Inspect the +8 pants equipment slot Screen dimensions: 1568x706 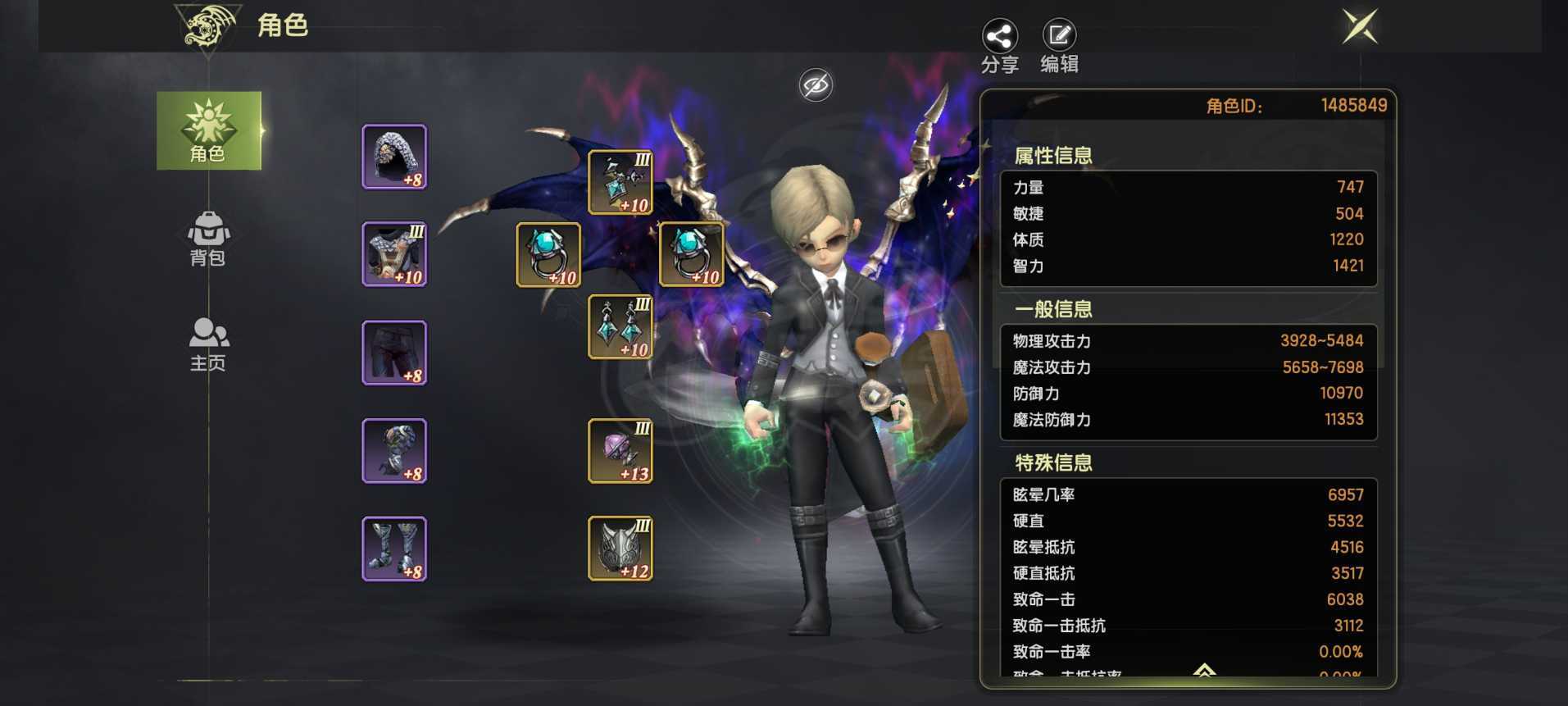click(x=394, y=353)
